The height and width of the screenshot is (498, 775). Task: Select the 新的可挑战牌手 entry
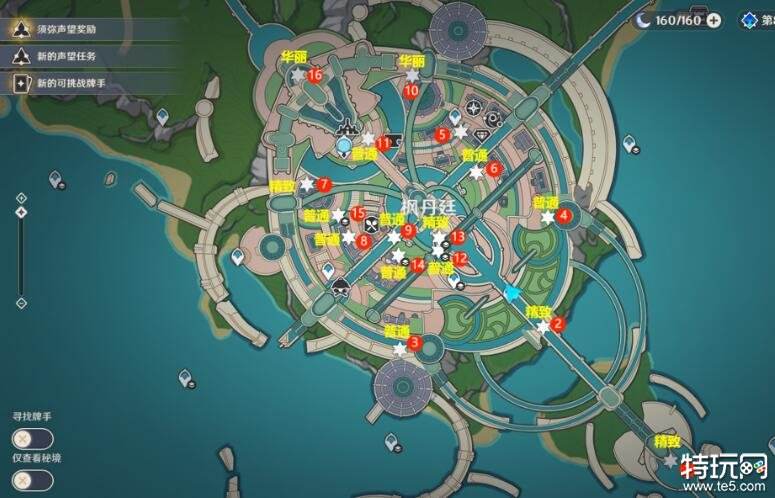tap(78, 84)
